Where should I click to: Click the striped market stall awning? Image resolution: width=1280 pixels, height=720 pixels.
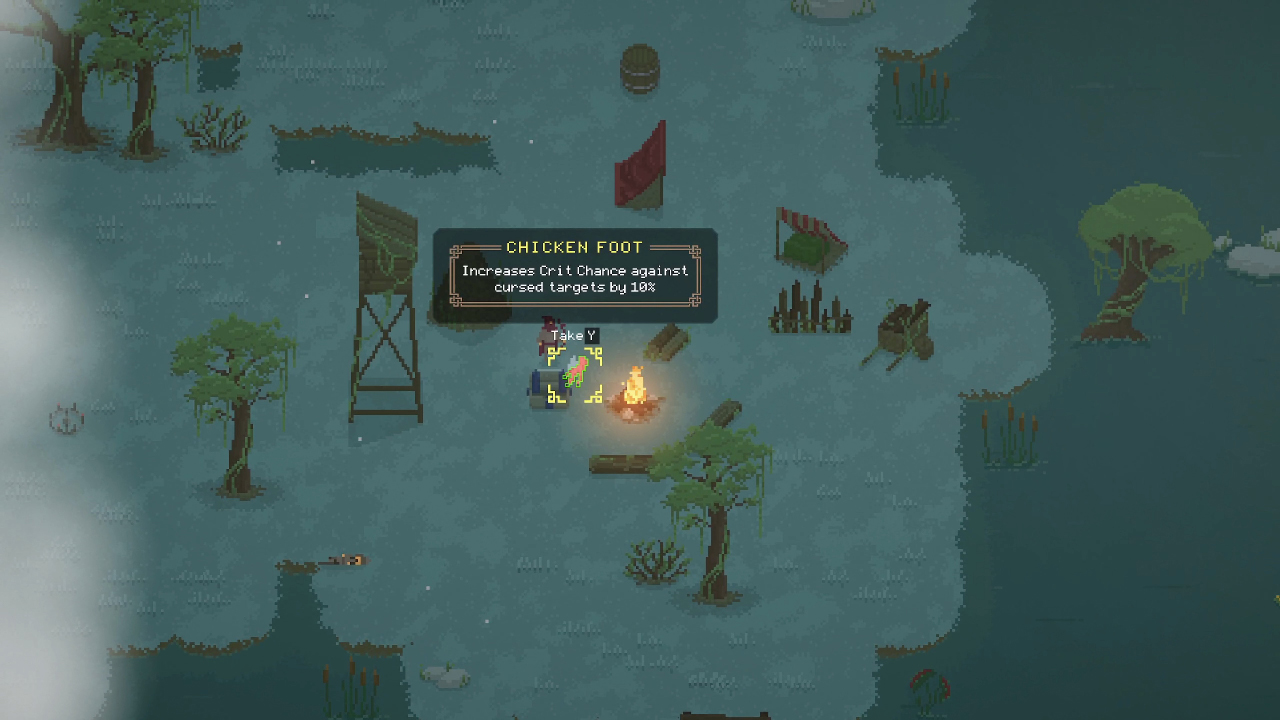[x=808, y=222]
